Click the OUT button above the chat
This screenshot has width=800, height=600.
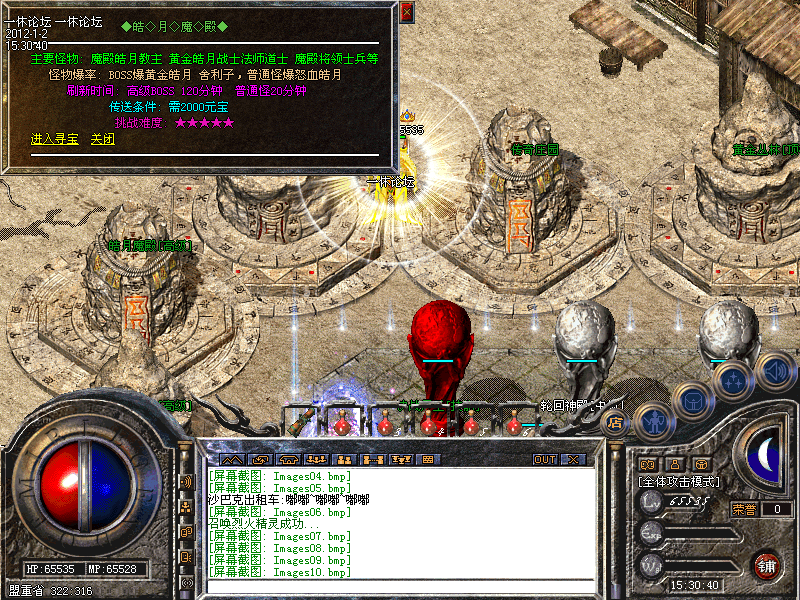(x=544, y=460)
